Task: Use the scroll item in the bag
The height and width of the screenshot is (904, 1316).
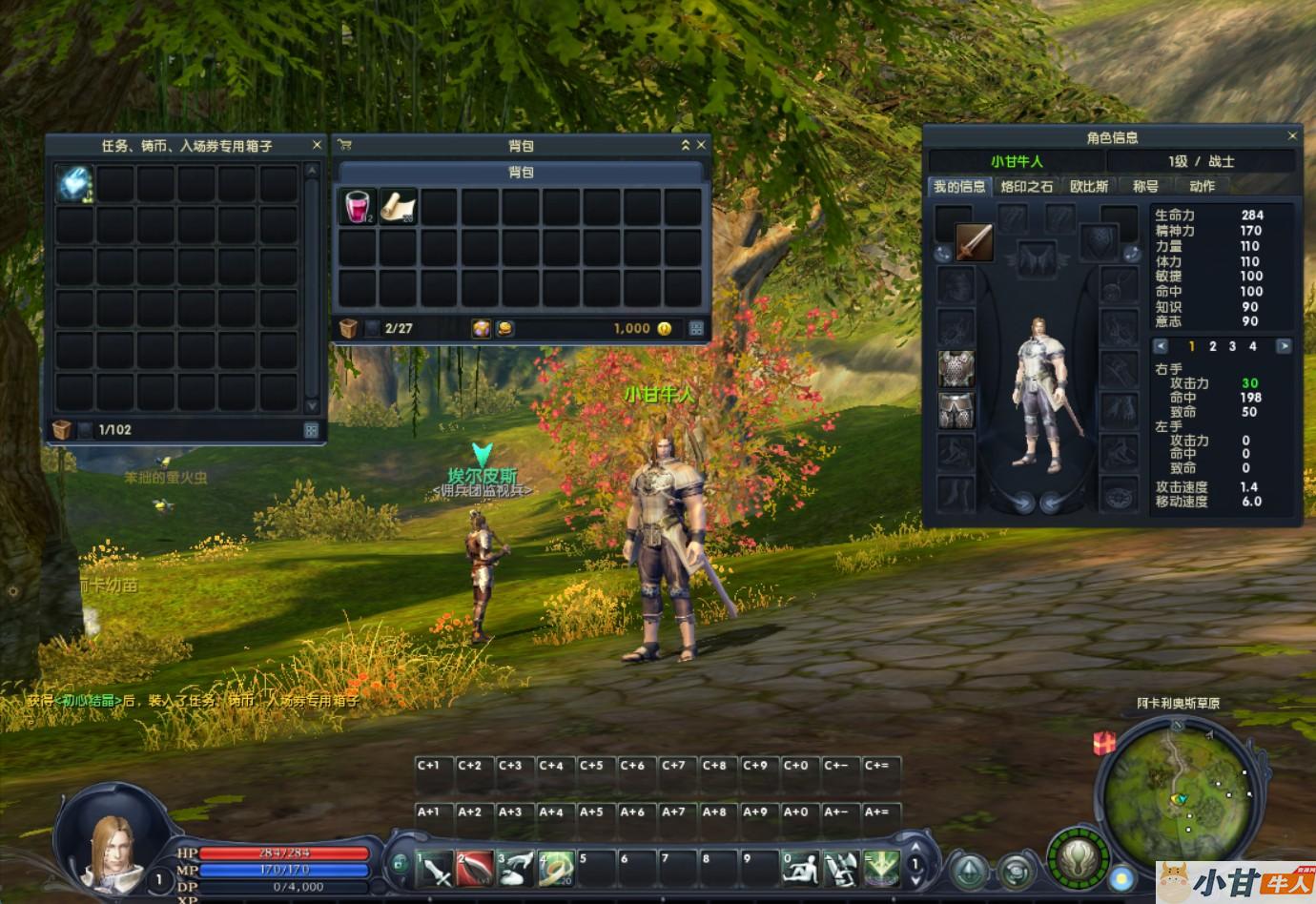Action: point(398,206)
